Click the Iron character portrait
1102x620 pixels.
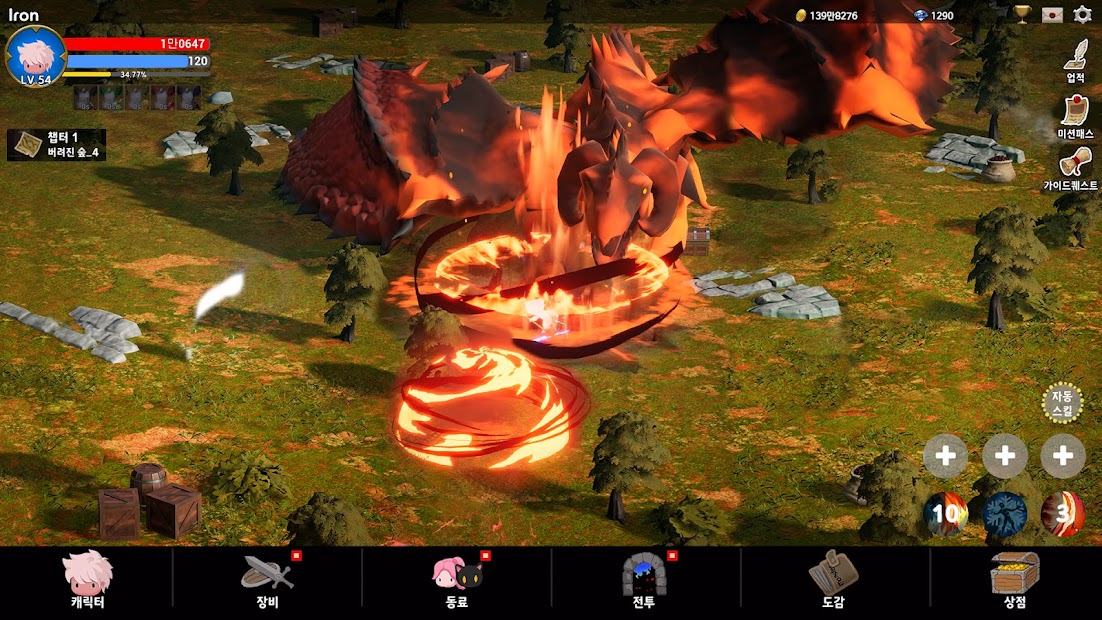tap(36, 56)
